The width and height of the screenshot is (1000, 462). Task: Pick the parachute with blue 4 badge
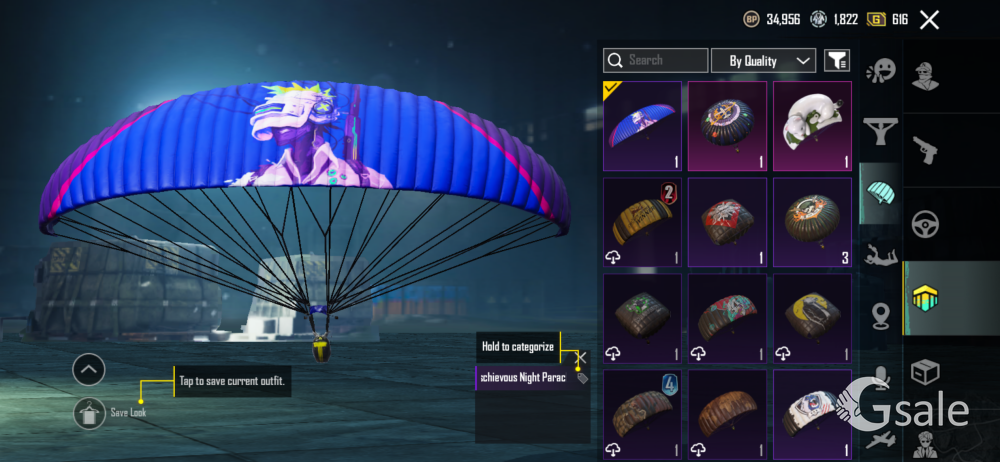642,413
